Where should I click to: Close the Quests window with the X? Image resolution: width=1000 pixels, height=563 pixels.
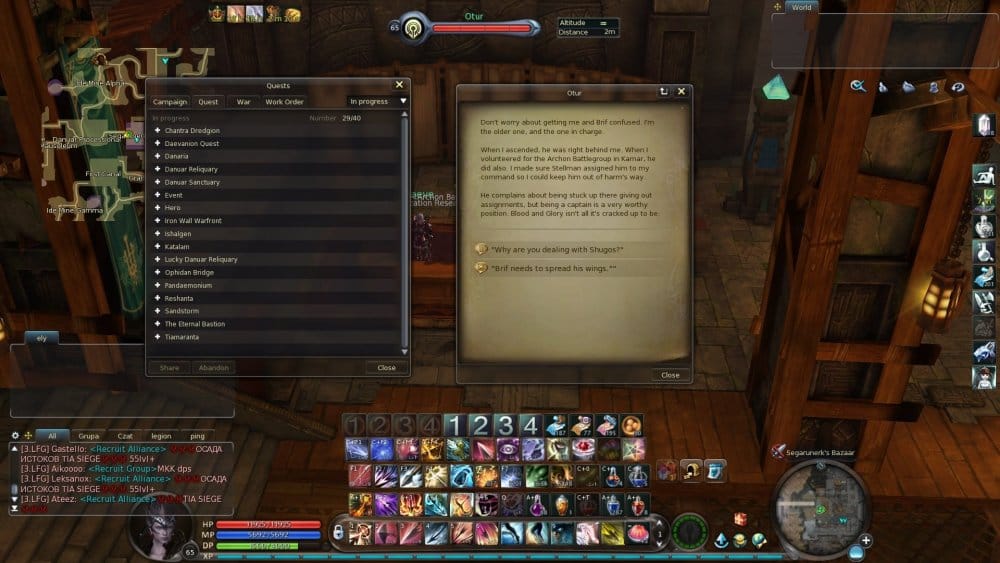point(399,86)
